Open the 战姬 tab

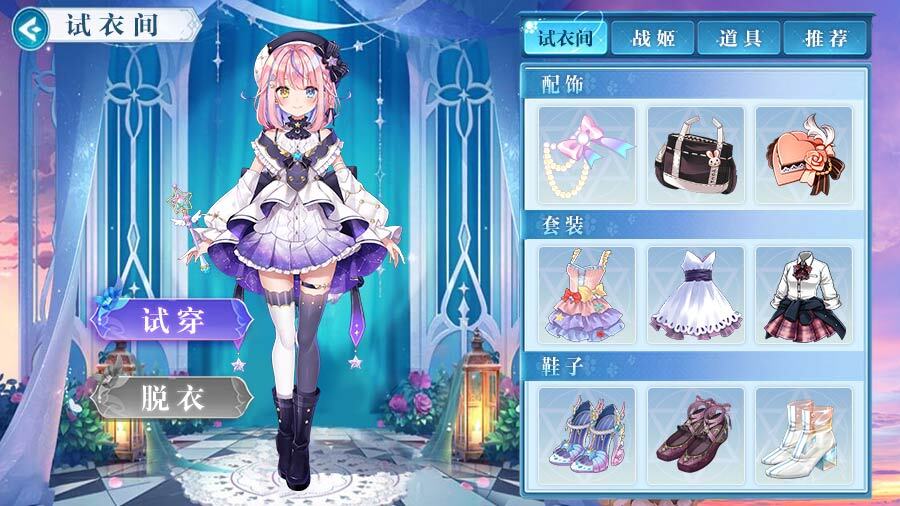pos(654,39)
